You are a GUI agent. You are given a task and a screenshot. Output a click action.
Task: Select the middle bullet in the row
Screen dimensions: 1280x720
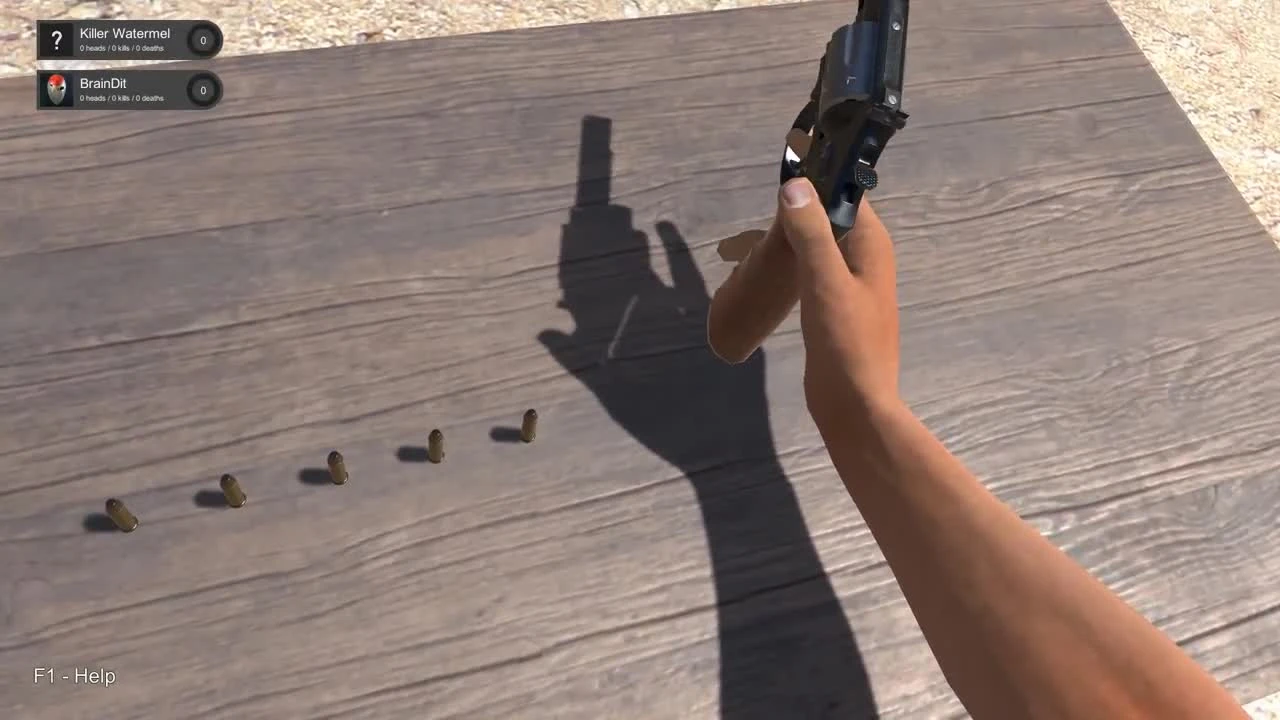coord(335,468)
